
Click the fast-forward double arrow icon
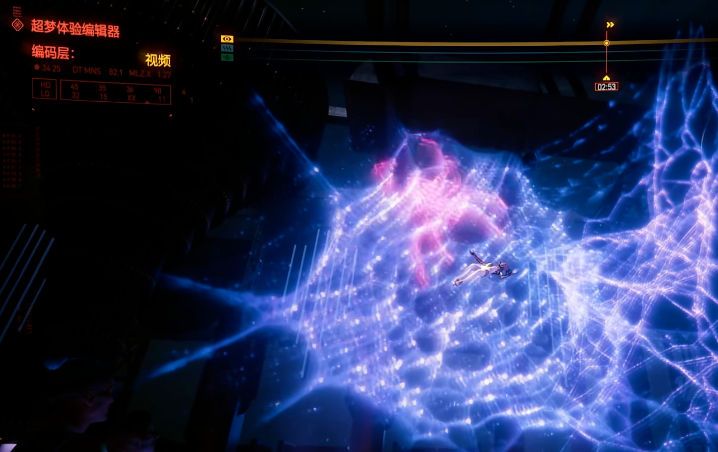coord(610,25)
